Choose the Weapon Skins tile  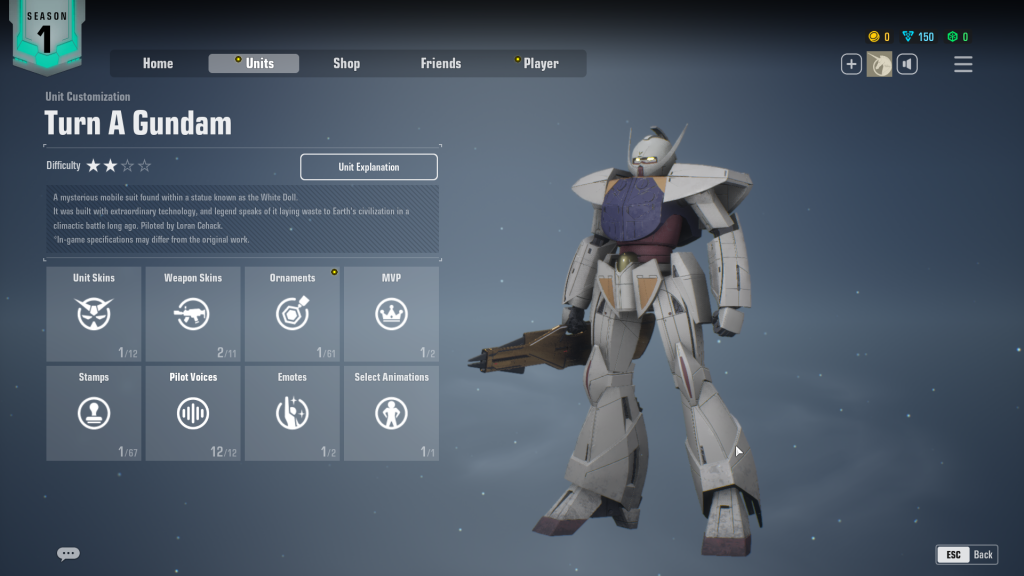click(x=193, y=314)
